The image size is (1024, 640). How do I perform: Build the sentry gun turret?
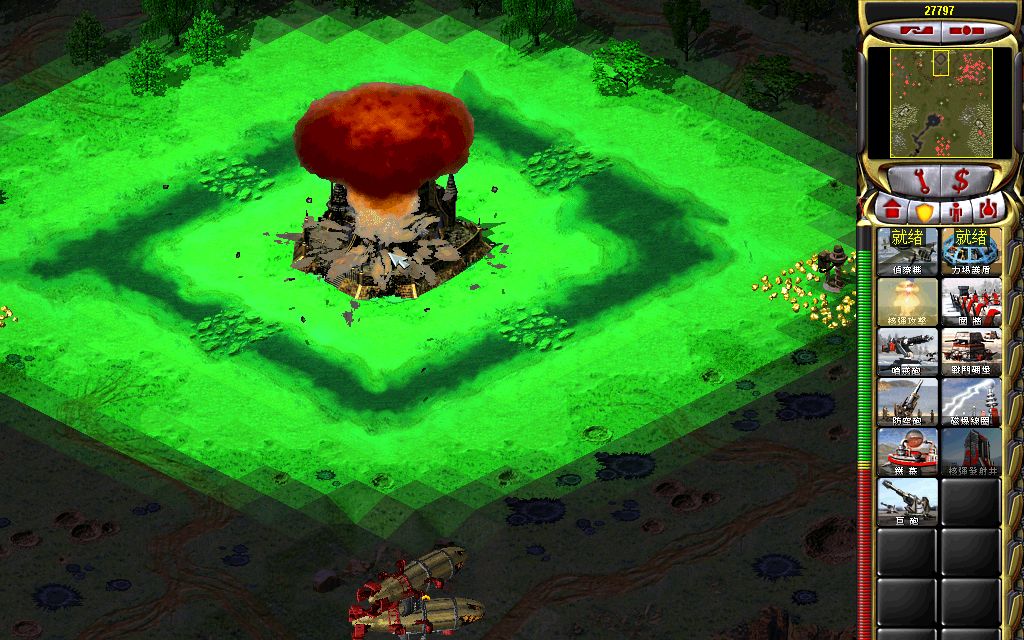[x=908, y=352]
